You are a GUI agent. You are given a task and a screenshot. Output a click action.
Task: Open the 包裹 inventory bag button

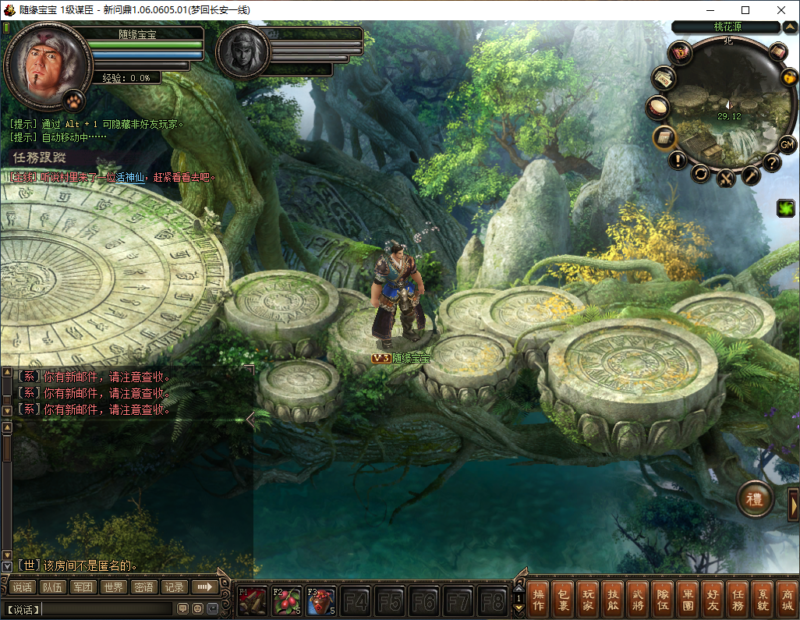click(x=563, y=598)
